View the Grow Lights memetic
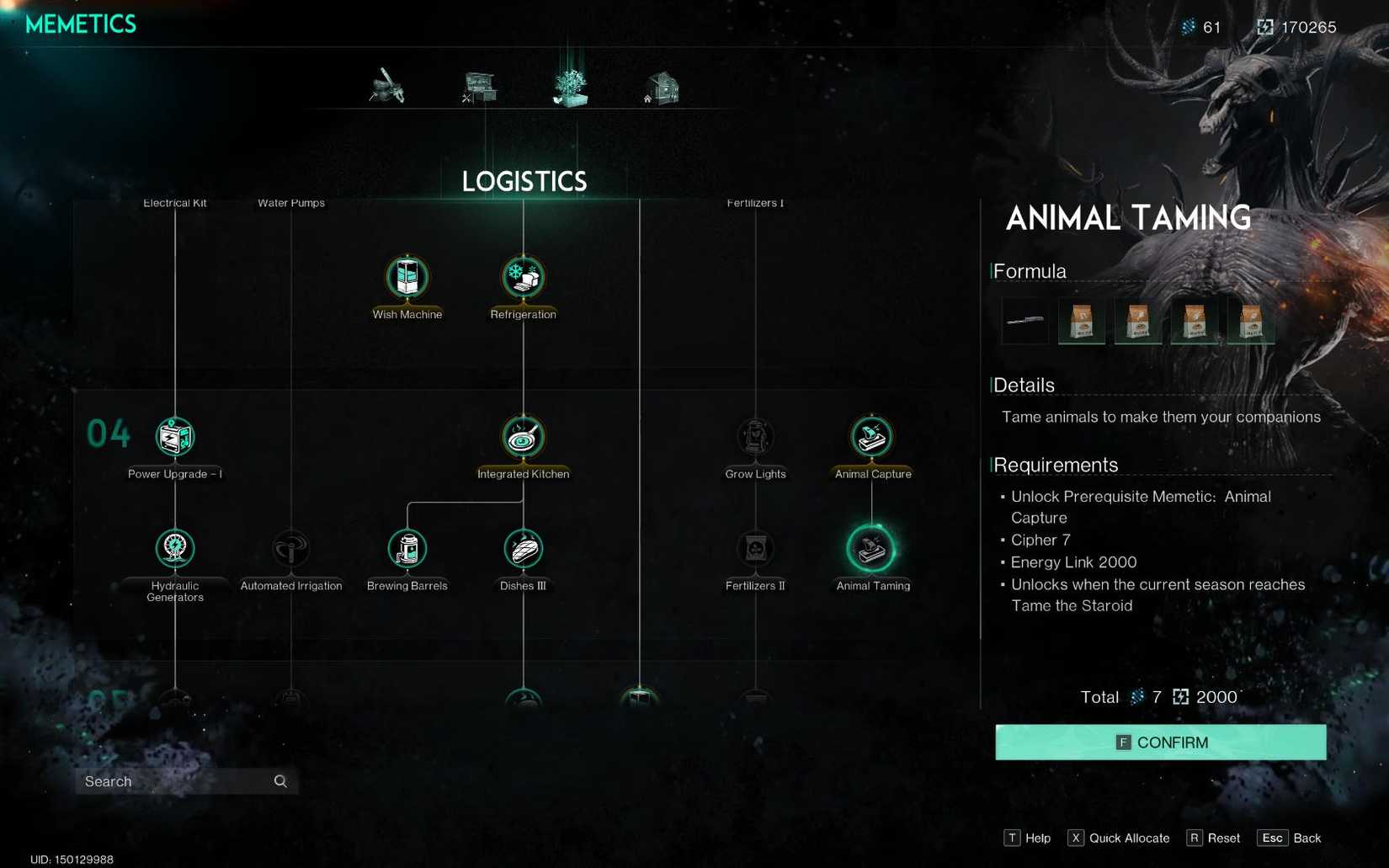Screen dimensions: 1389x868 point(755,436)
